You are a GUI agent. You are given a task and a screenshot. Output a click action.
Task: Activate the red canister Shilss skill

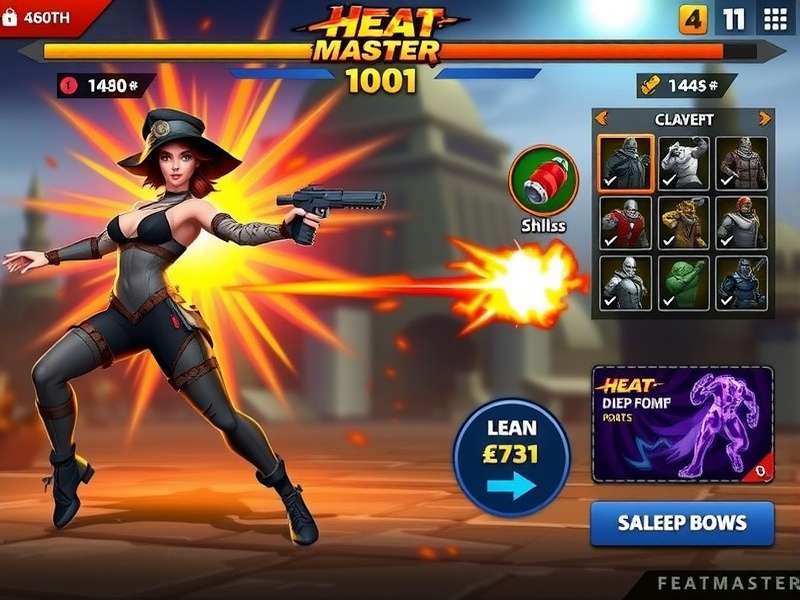tap(543, 180)
